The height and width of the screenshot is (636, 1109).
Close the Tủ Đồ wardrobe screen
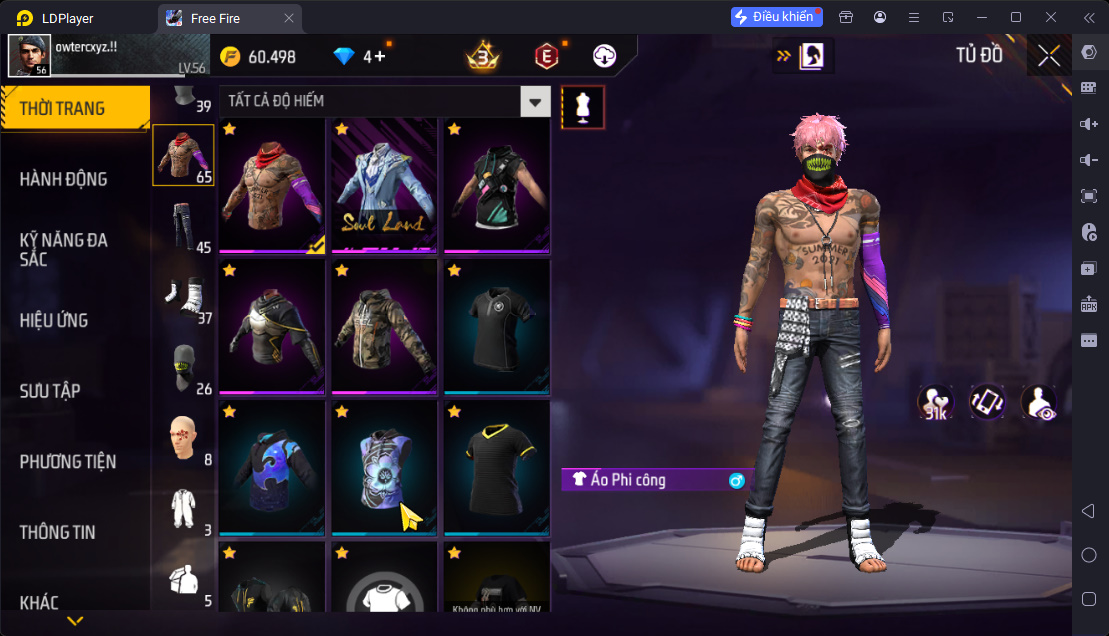click(1048, 56)
